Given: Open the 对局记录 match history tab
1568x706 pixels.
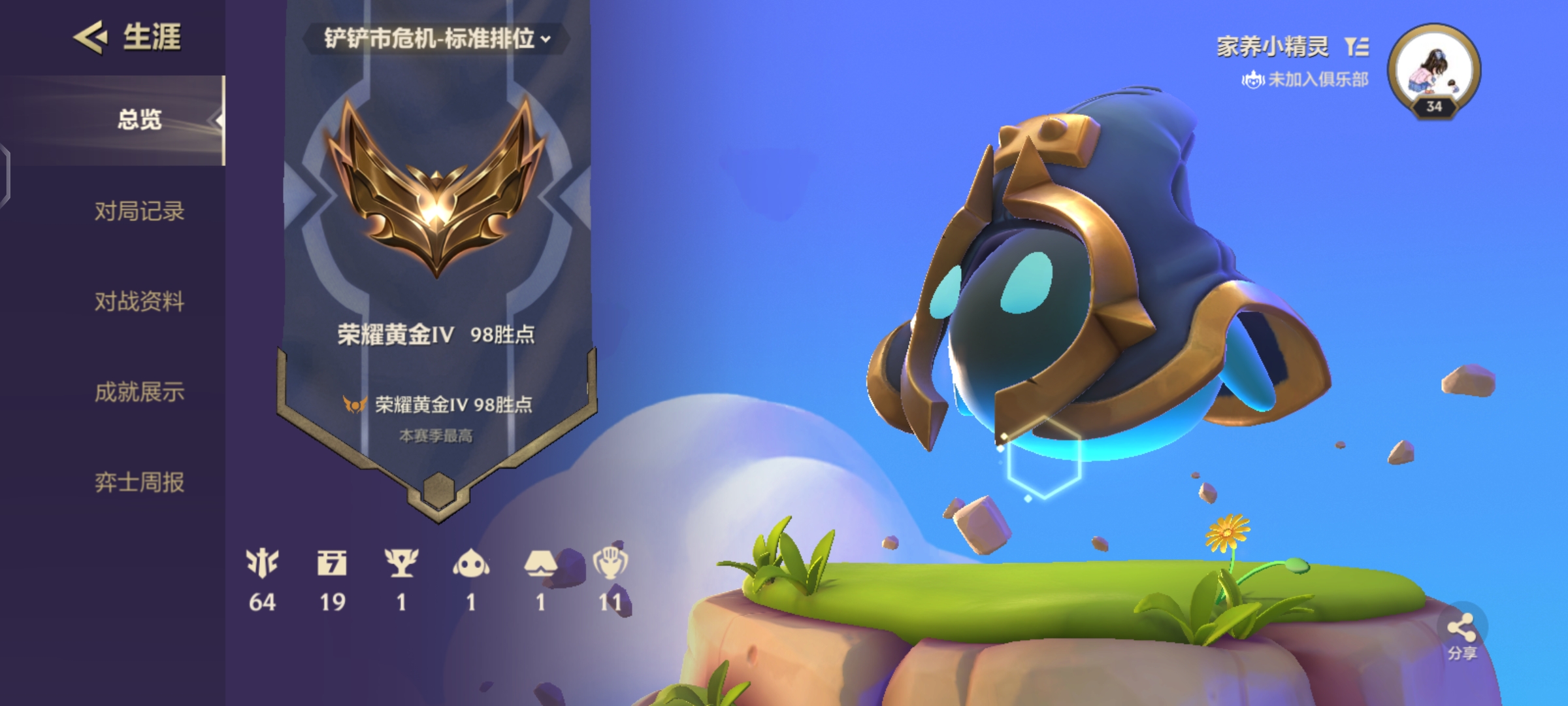Looking at the screenshot, I should 139,211.
